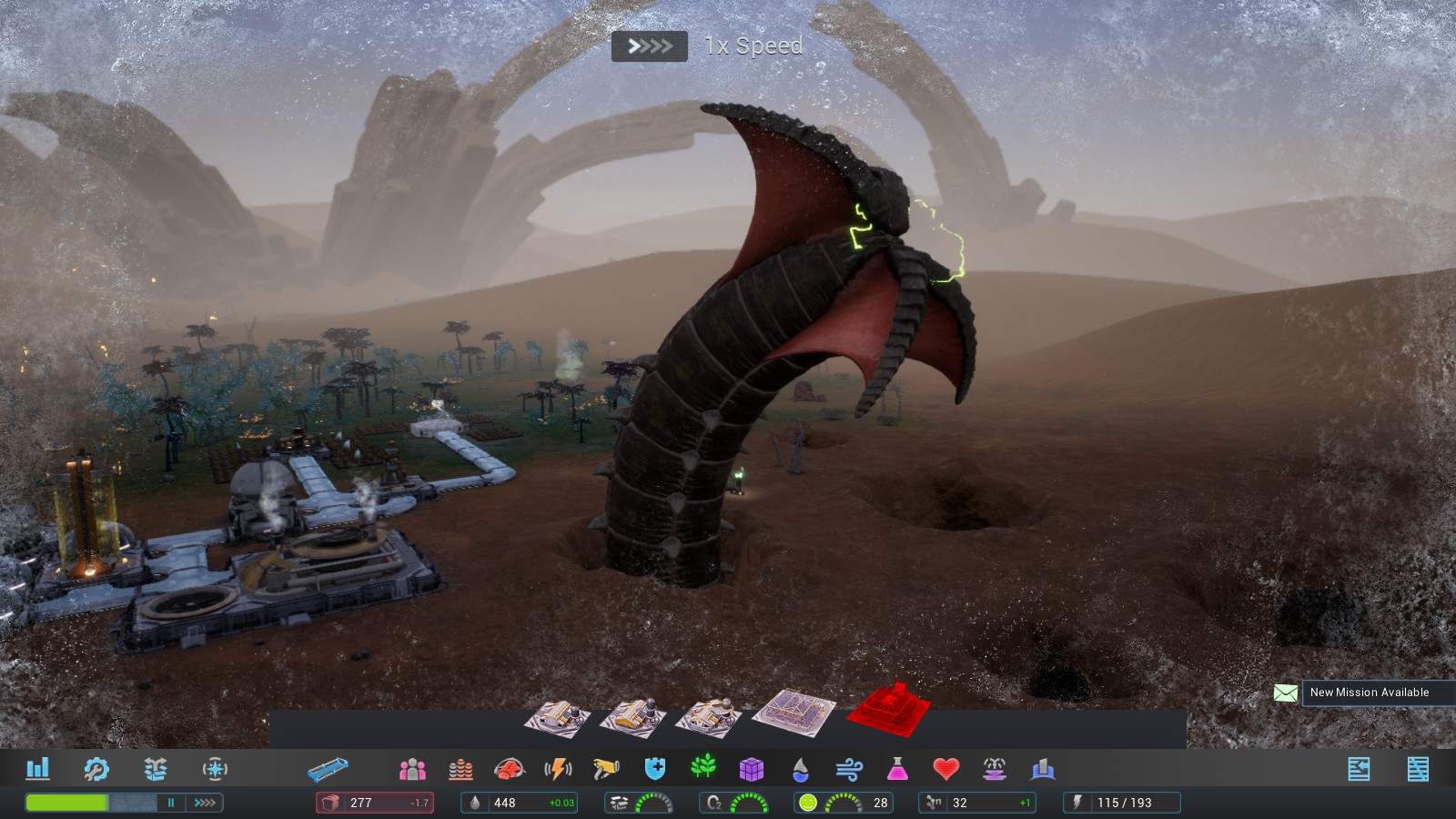Open the statistics bar chart panel
This screenshot has height=819, width=1456.
pyautogui.click(x=37, y=769)
